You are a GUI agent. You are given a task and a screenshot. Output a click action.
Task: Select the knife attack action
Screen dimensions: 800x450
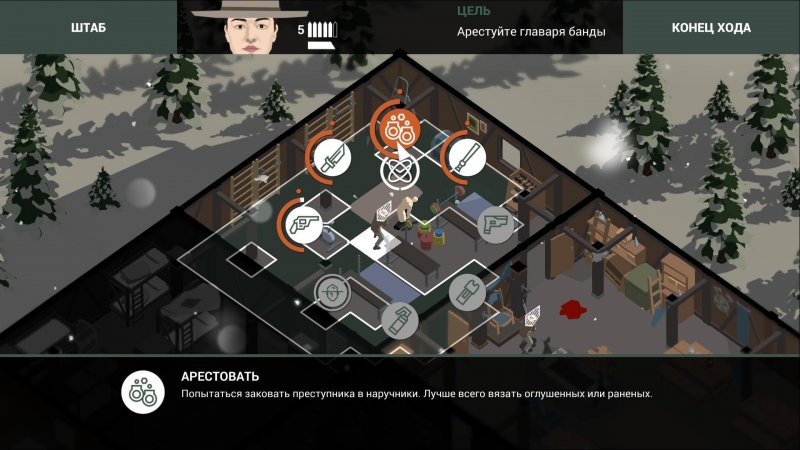(x=331, y=157)
